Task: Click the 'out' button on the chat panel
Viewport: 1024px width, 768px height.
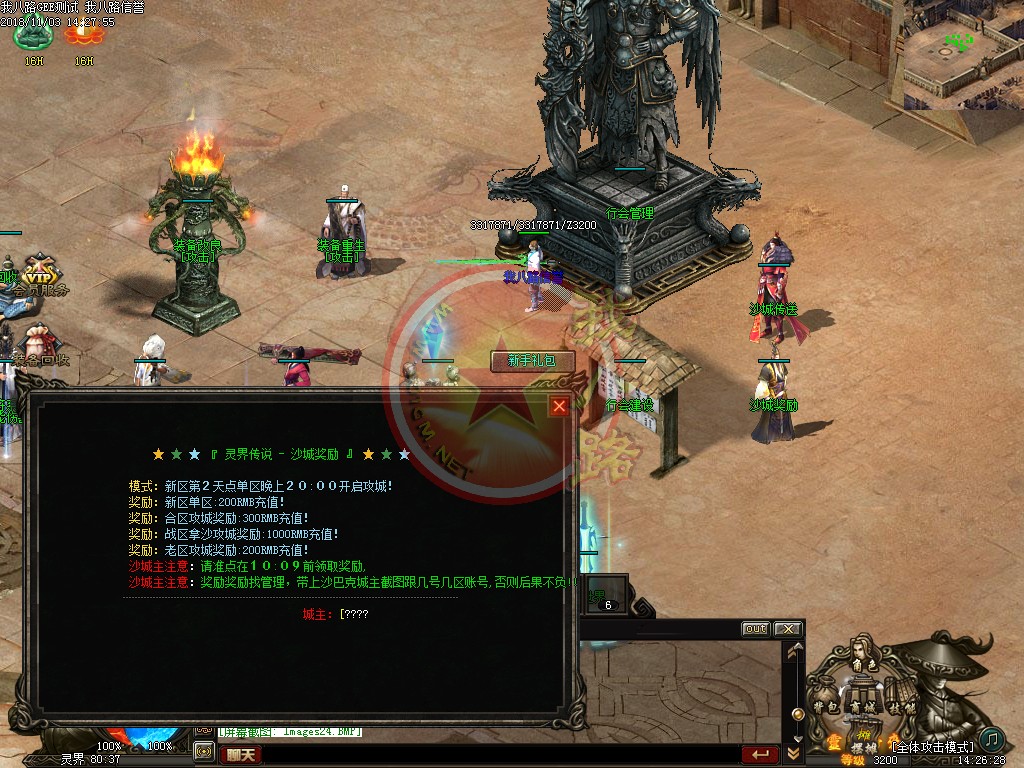Action: [x=755, y=629]
